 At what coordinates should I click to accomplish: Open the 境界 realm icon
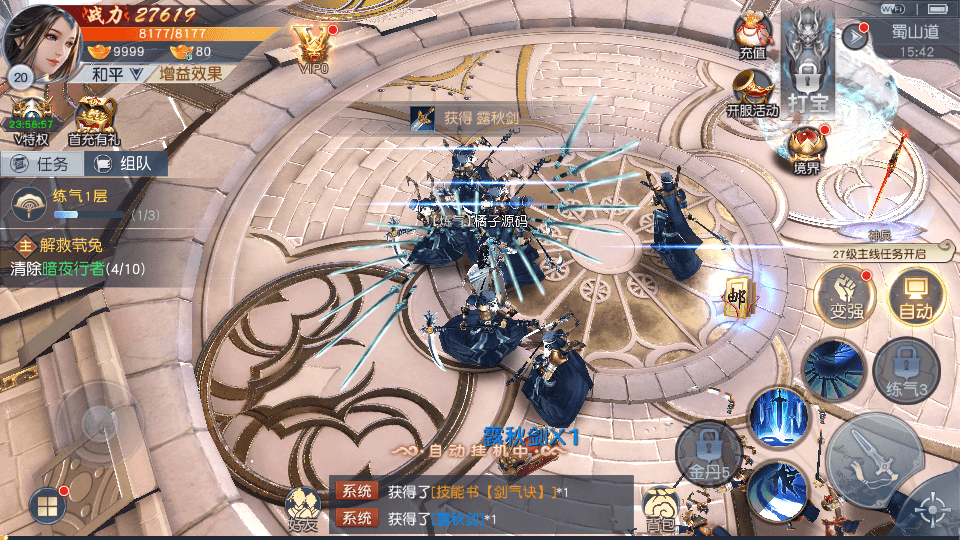(x=807, y=151)
